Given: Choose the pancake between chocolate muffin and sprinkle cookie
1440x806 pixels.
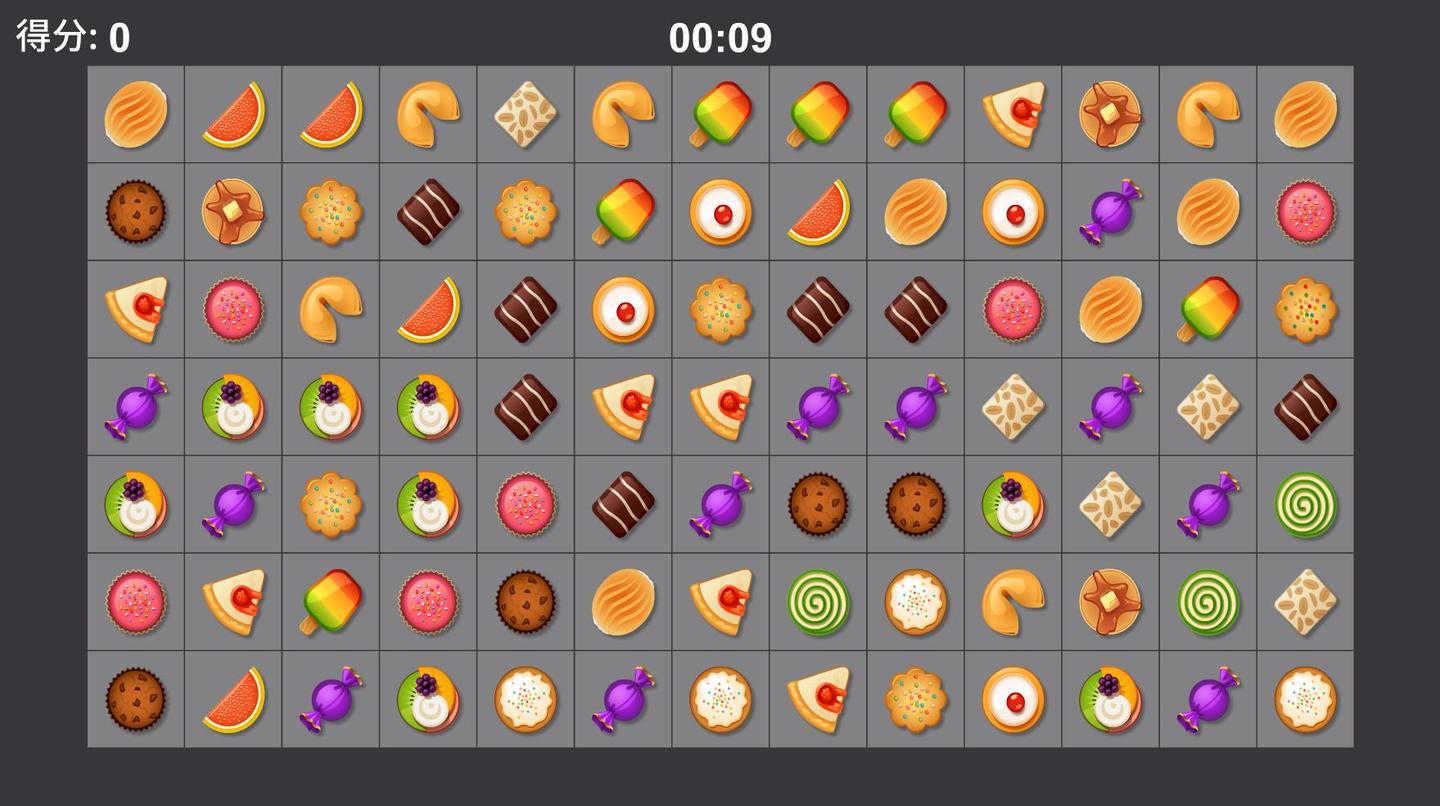Looking at the screenshot, I should pos(233,212).
